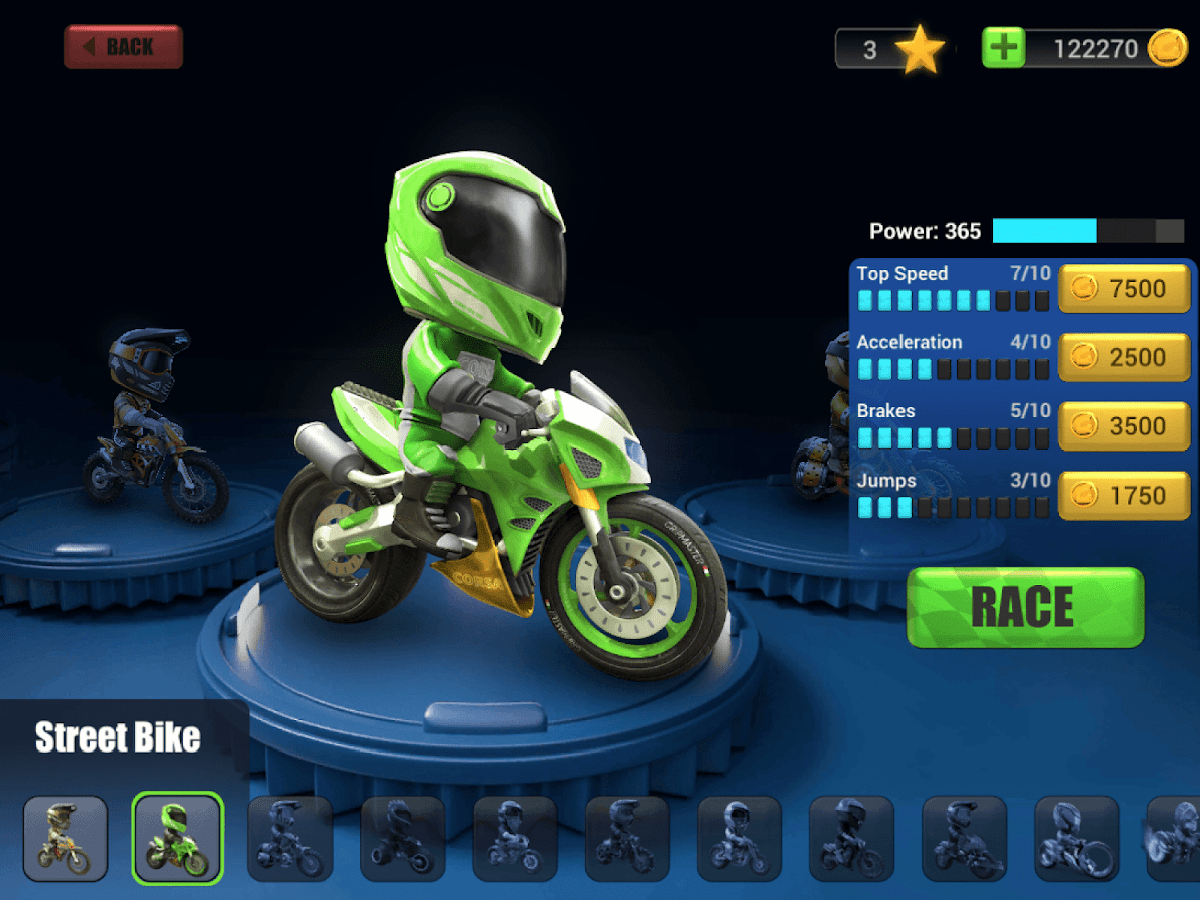Upgrade Jumps for 1750 coins
The height and width of the screenshot is (900, 1200).
(x=1124, y=495)
